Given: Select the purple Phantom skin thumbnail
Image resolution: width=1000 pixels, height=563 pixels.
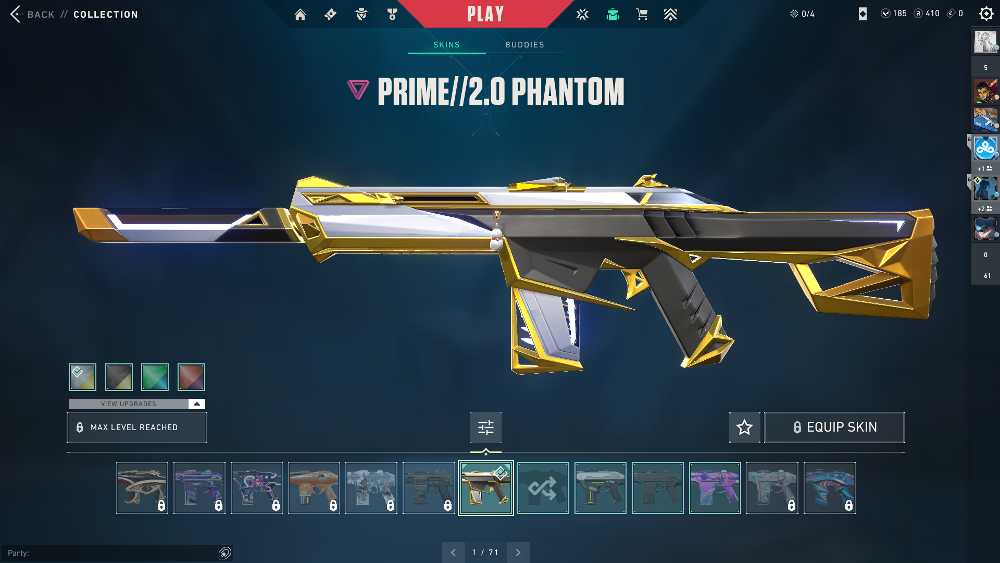Looking at the screenshot, I should (x=715, y=488).
